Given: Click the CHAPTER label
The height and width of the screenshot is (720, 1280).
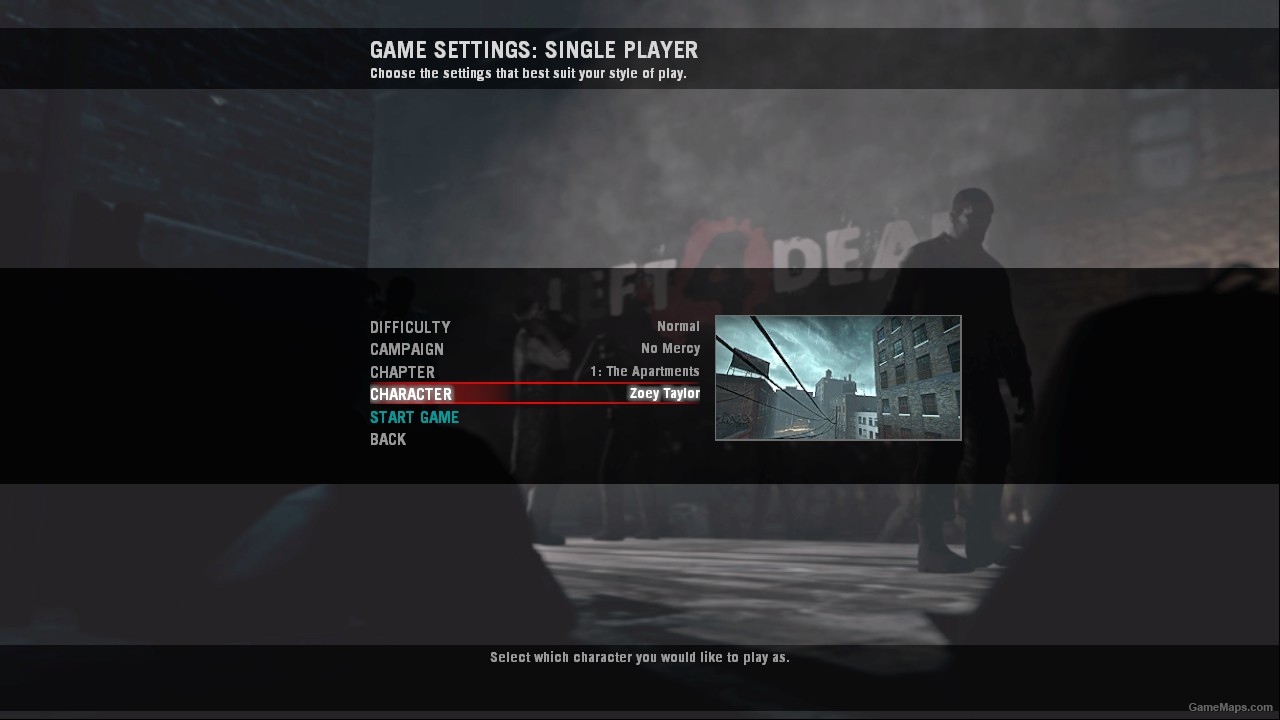Looking at the screenshot, I should (402, 371).
